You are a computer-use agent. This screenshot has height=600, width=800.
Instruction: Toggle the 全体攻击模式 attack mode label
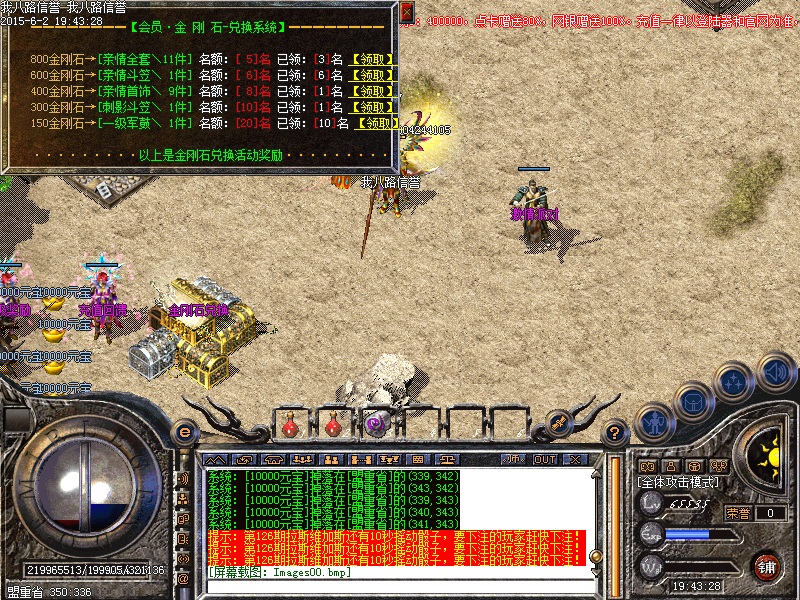pos(678,481)
